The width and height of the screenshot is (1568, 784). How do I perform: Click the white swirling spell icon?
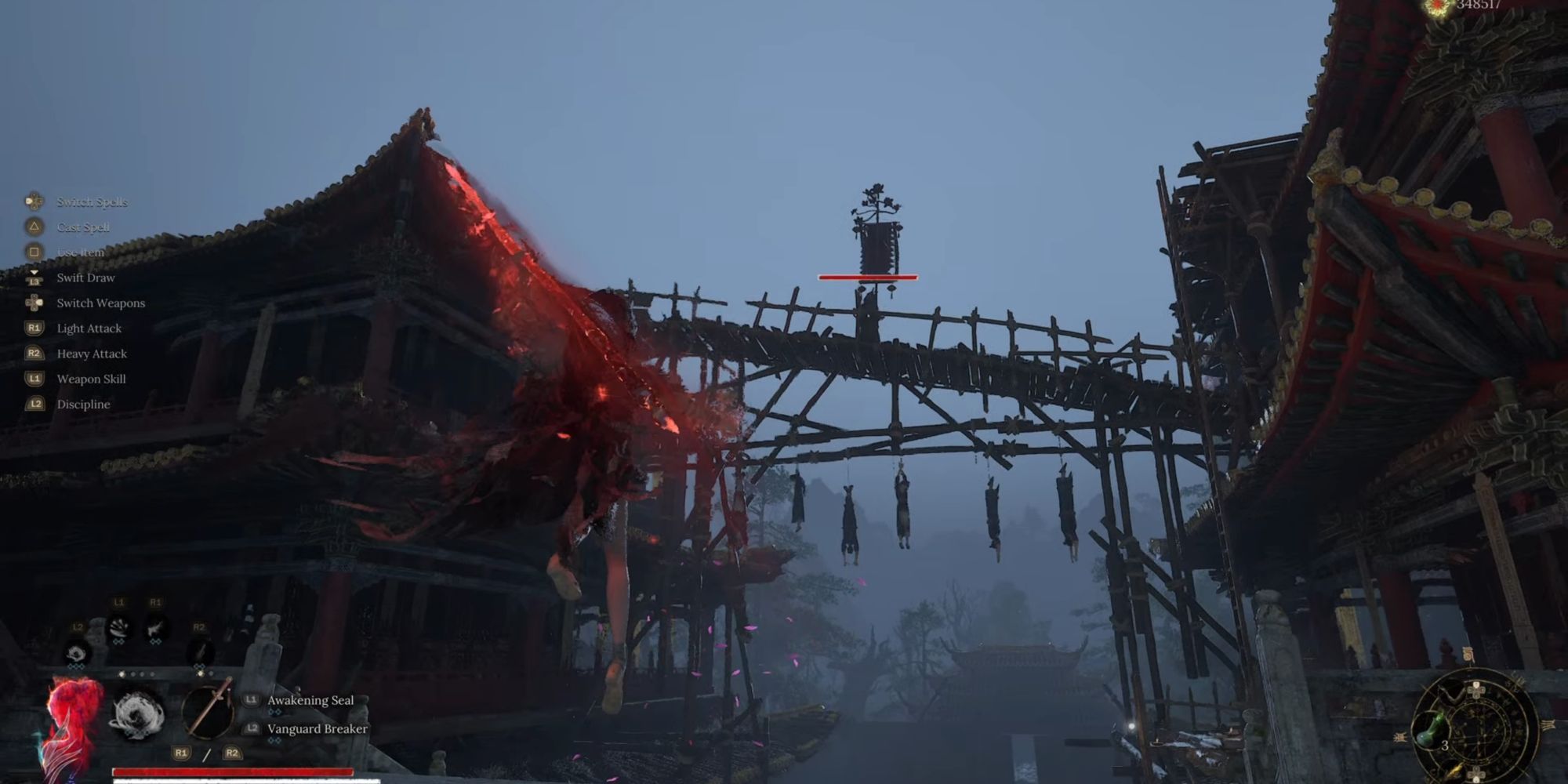[x=137, y=714]
